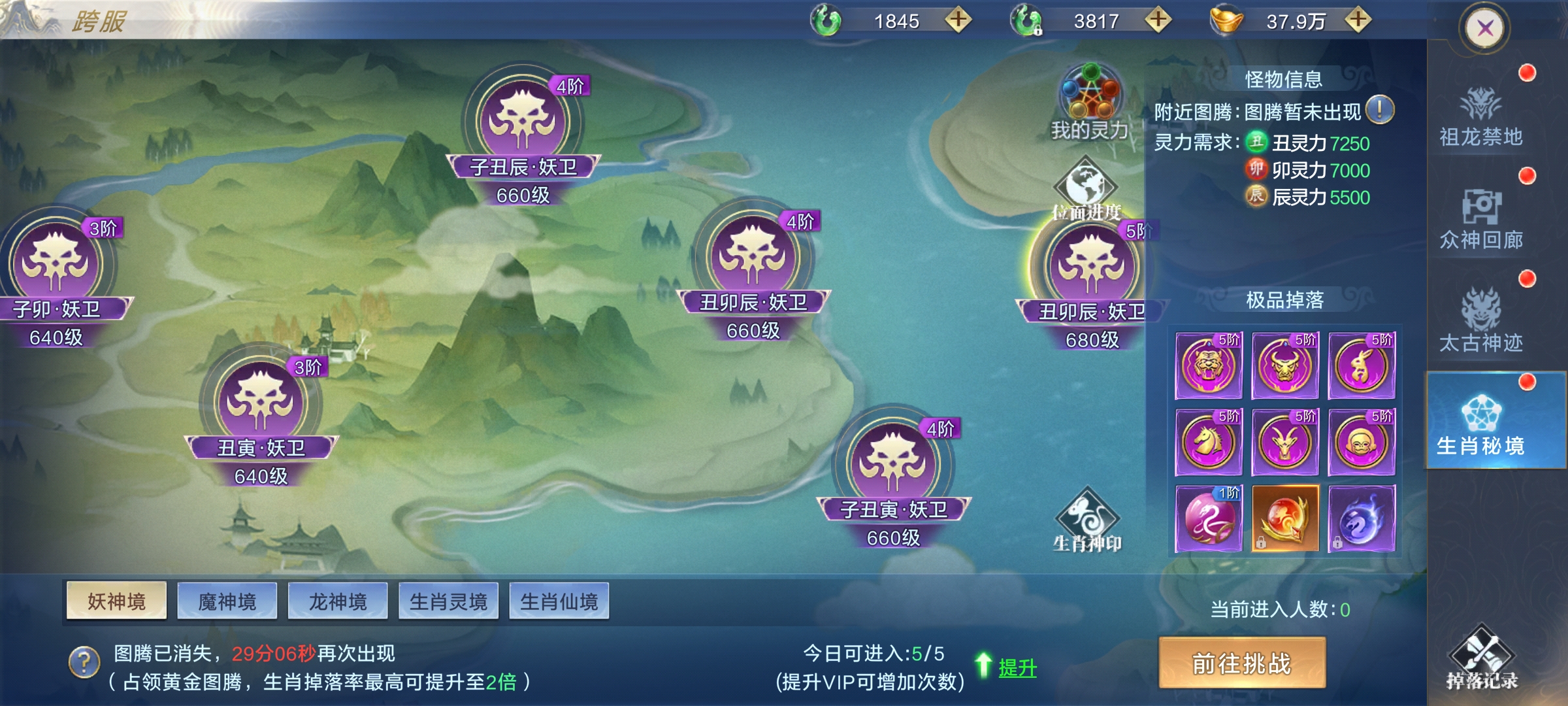This screenshot has width=1568, height=706.
Task: Tap the question mark help icon
Action: point(84,662)
